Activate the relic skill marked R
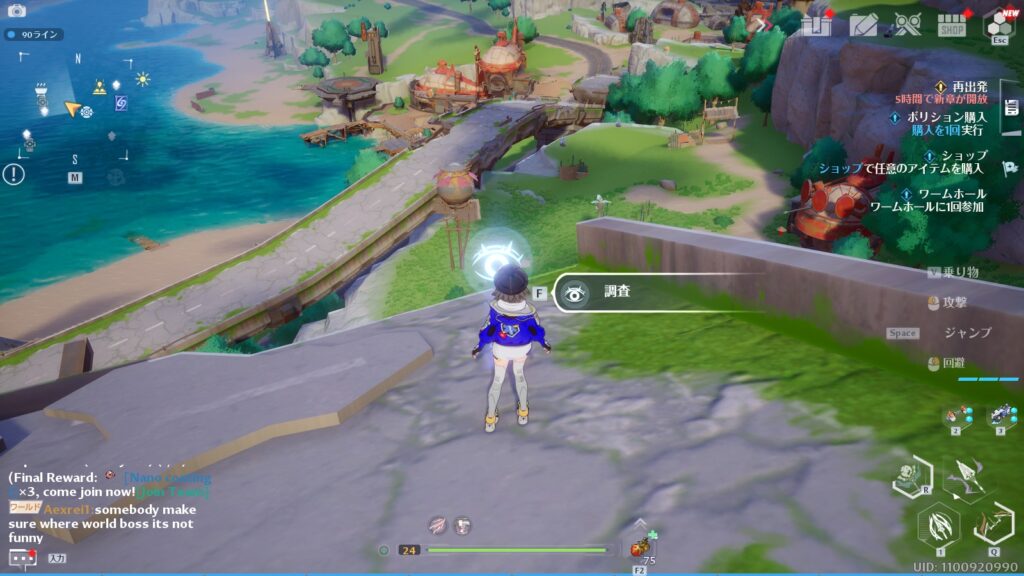1024x576 pixels. pos(911,476)
